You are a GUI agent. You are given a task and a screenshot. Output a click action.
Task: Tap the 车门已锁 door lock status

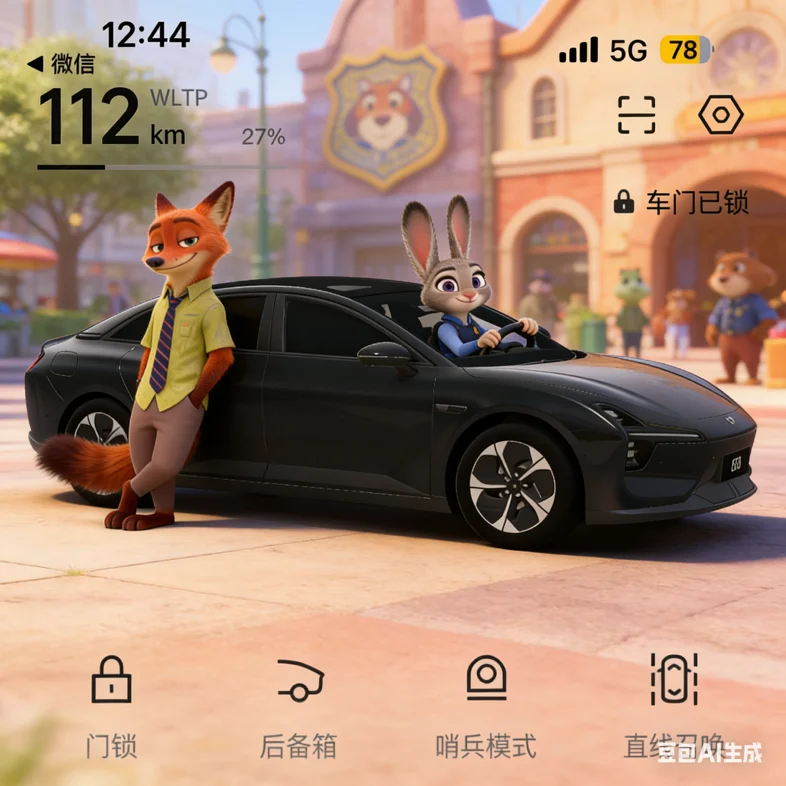pyautogui.click(x=681, y=202)
